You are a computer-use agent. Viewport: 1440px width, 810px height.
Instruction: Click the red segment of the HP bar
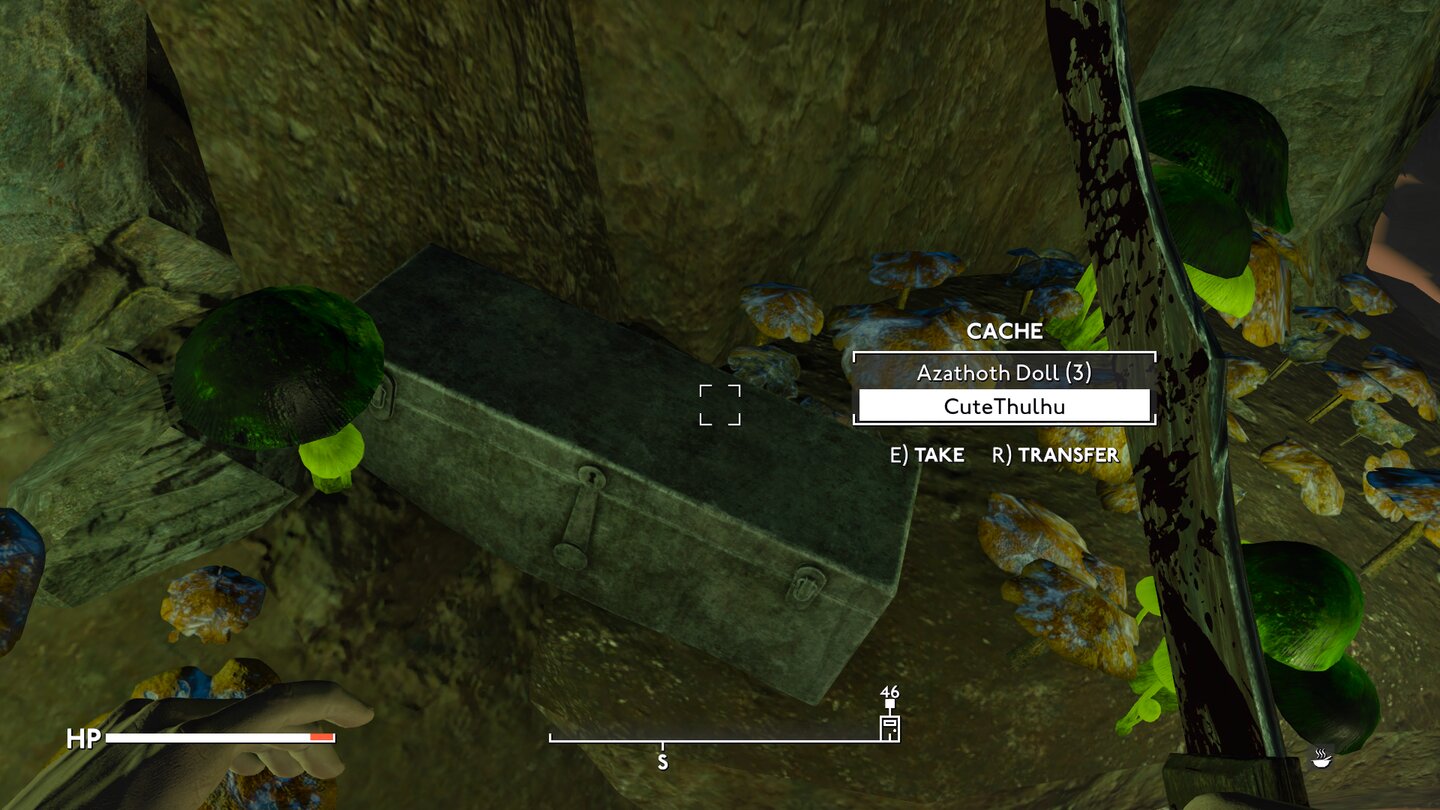point(320,737)
